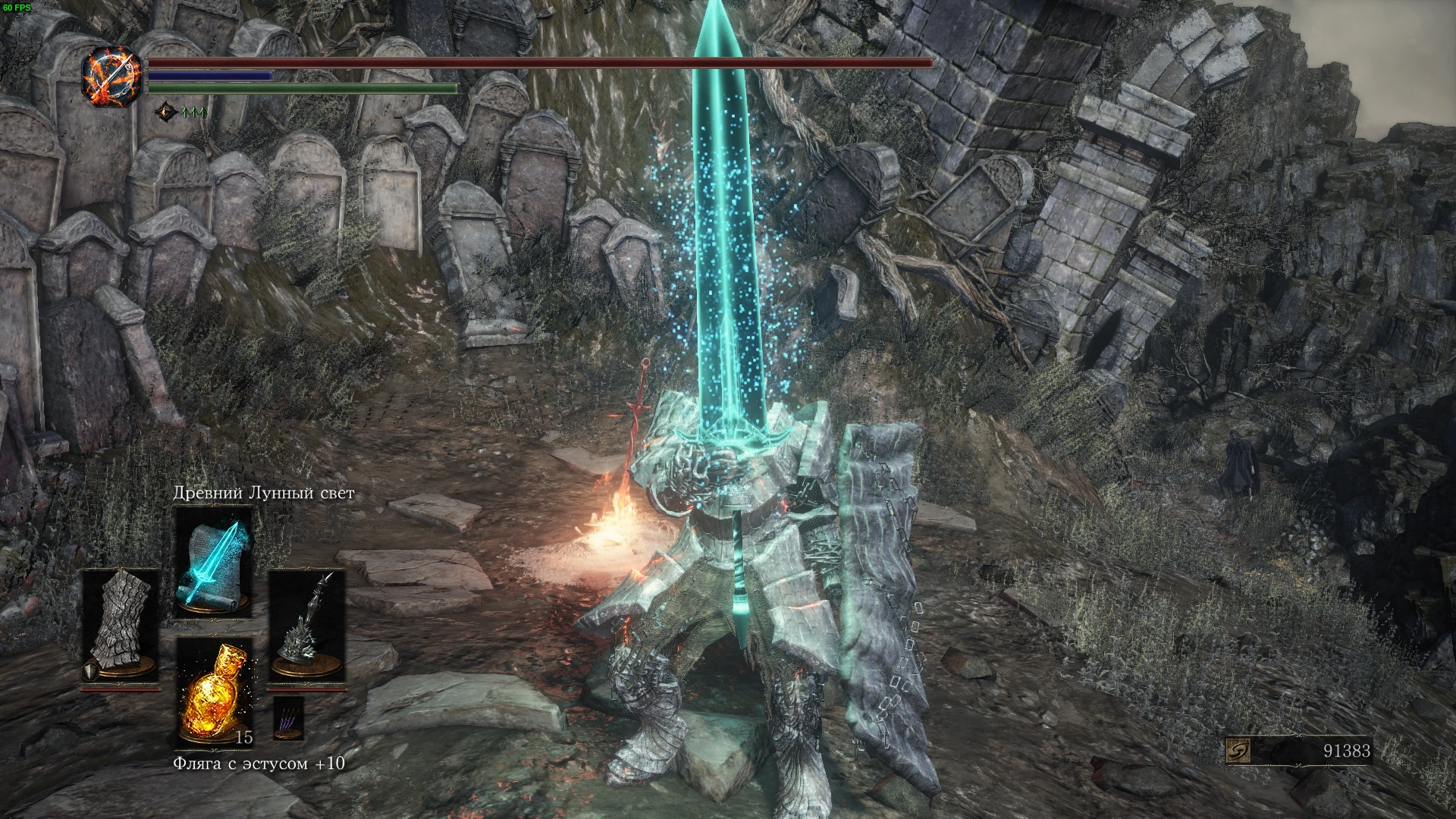Click the Древний Лунный свет title text
Viewport: 1456px width, 819px height.
coord(265,494)
